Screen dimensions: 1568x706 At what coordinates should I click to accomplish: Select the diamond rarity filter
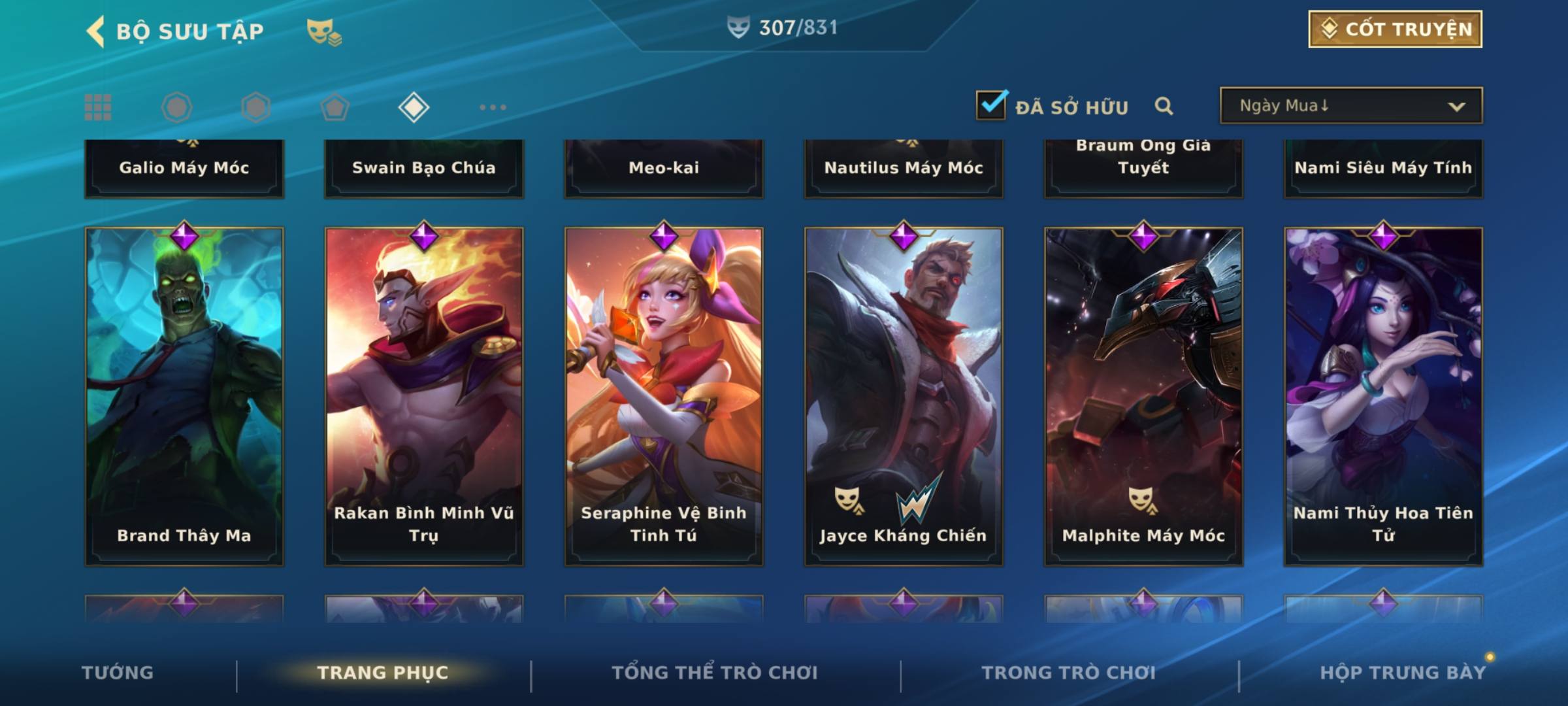coord(414,107)
